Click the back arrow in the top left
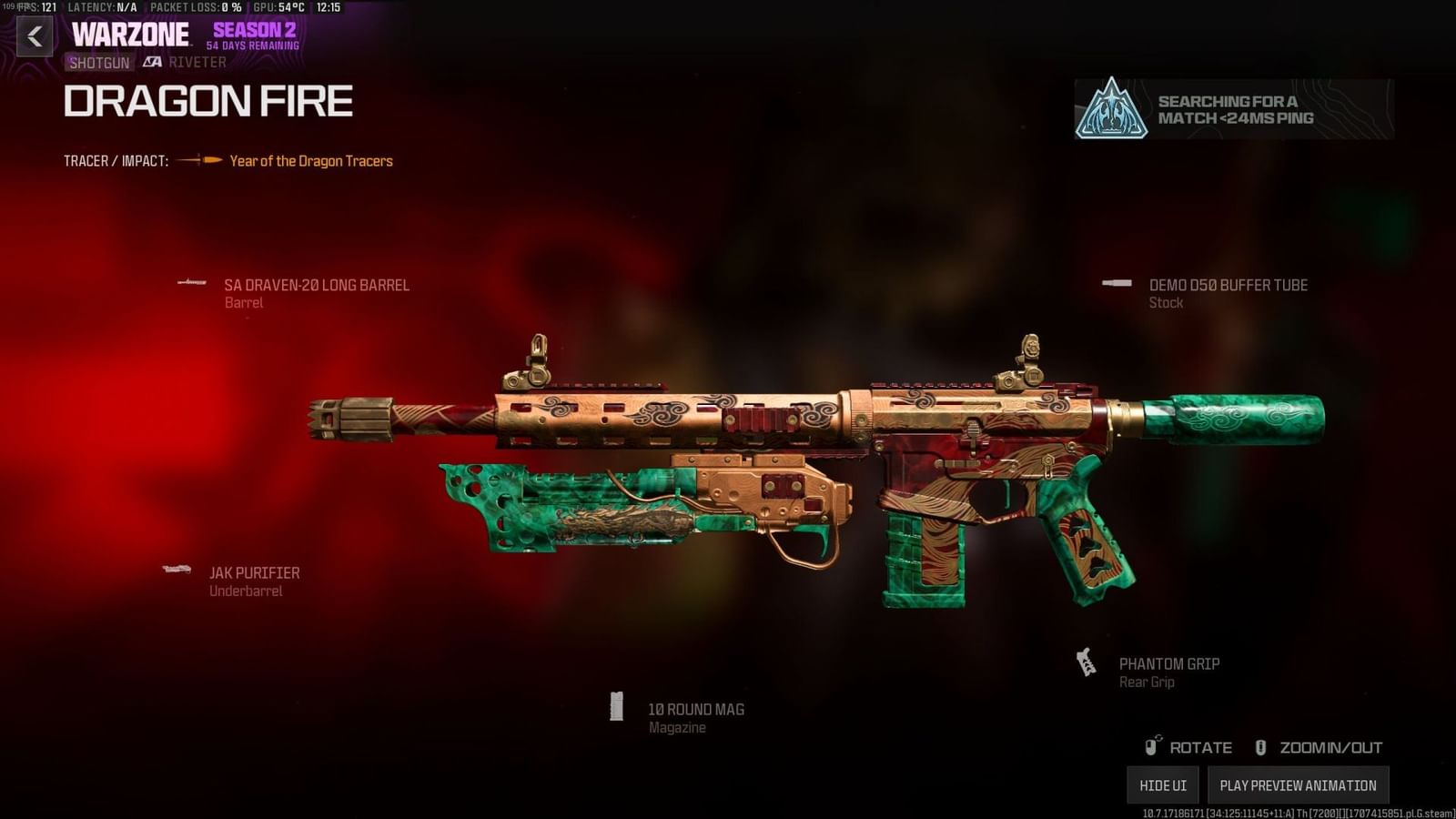Viewport: 1456px width, 819px height. 34,37
